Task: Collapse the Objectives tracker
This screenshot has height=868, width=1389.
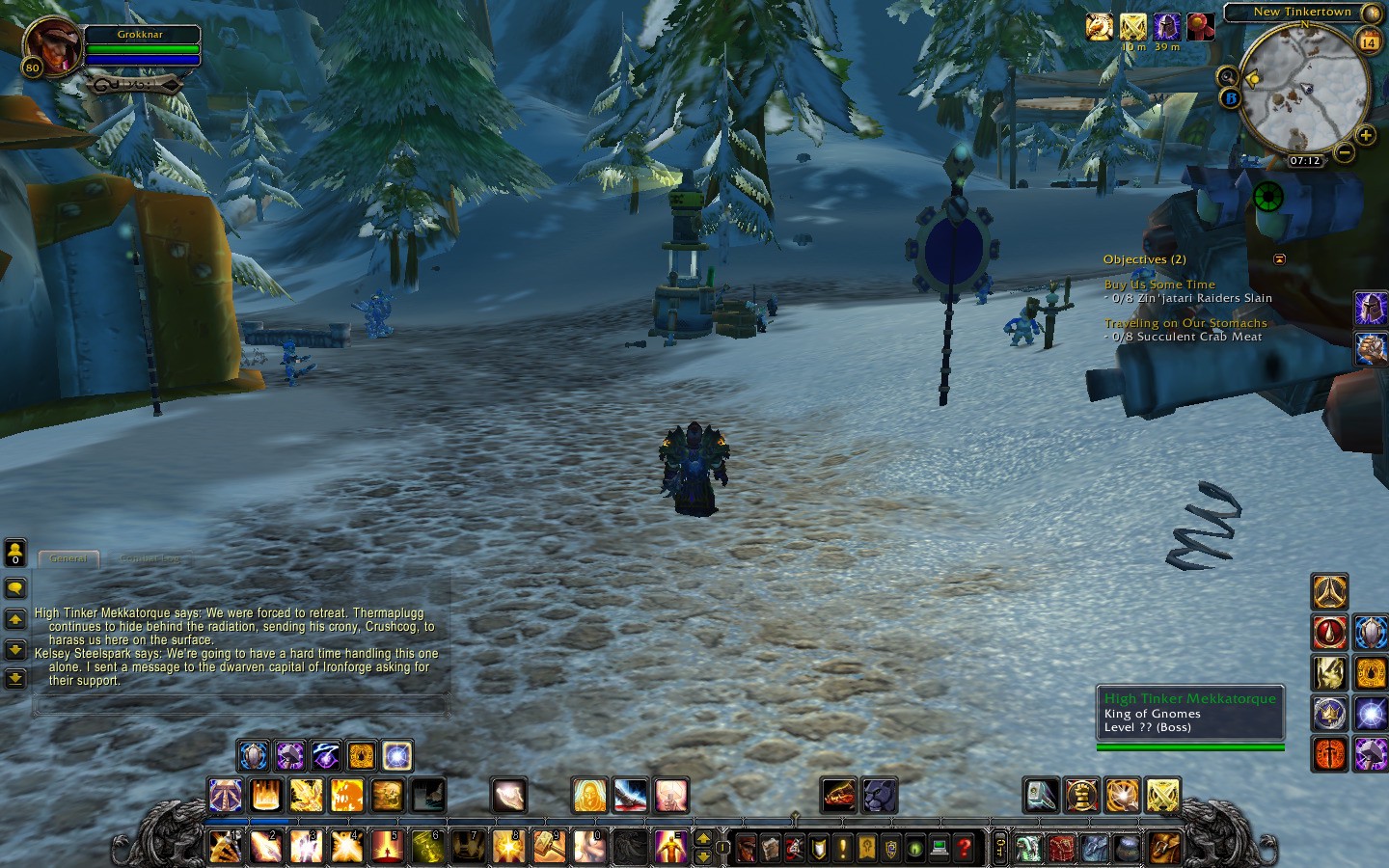Action: tap(1279, 259)
